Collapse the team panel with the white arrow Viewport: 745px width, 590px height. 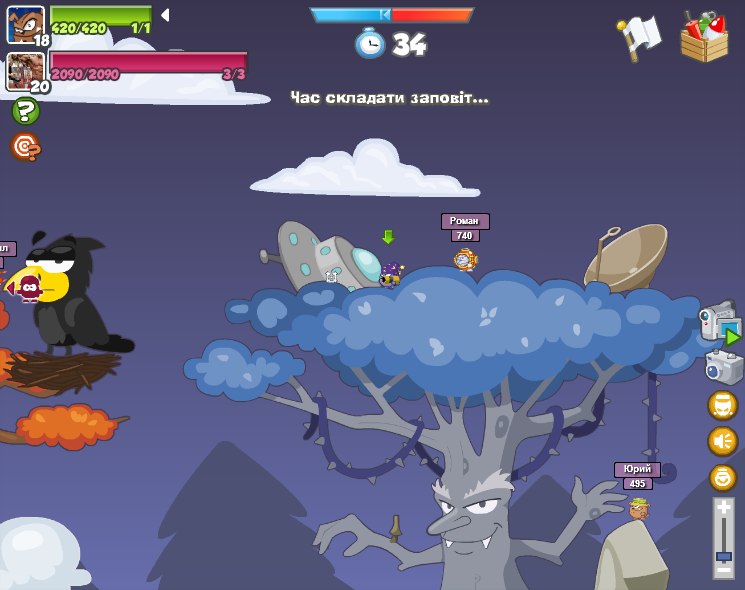165,15
